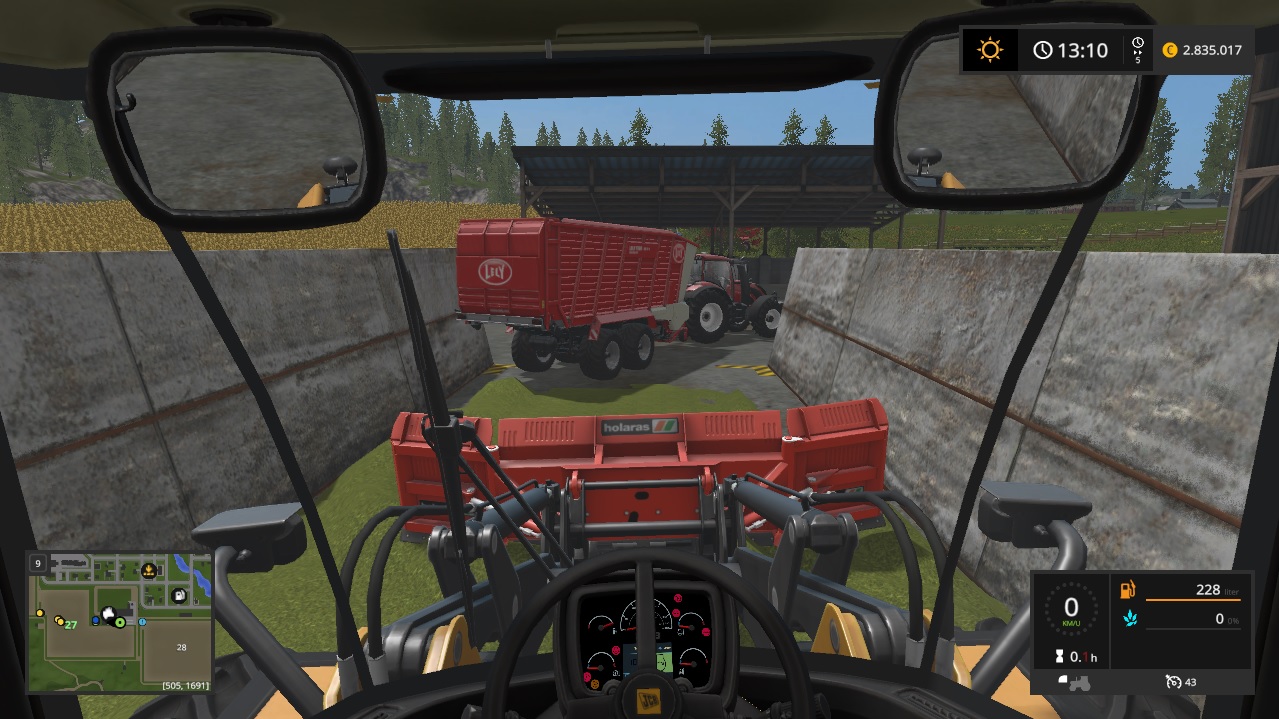
Task: Click the orange fuel pump icon
Action: [x=1128, y=590]
